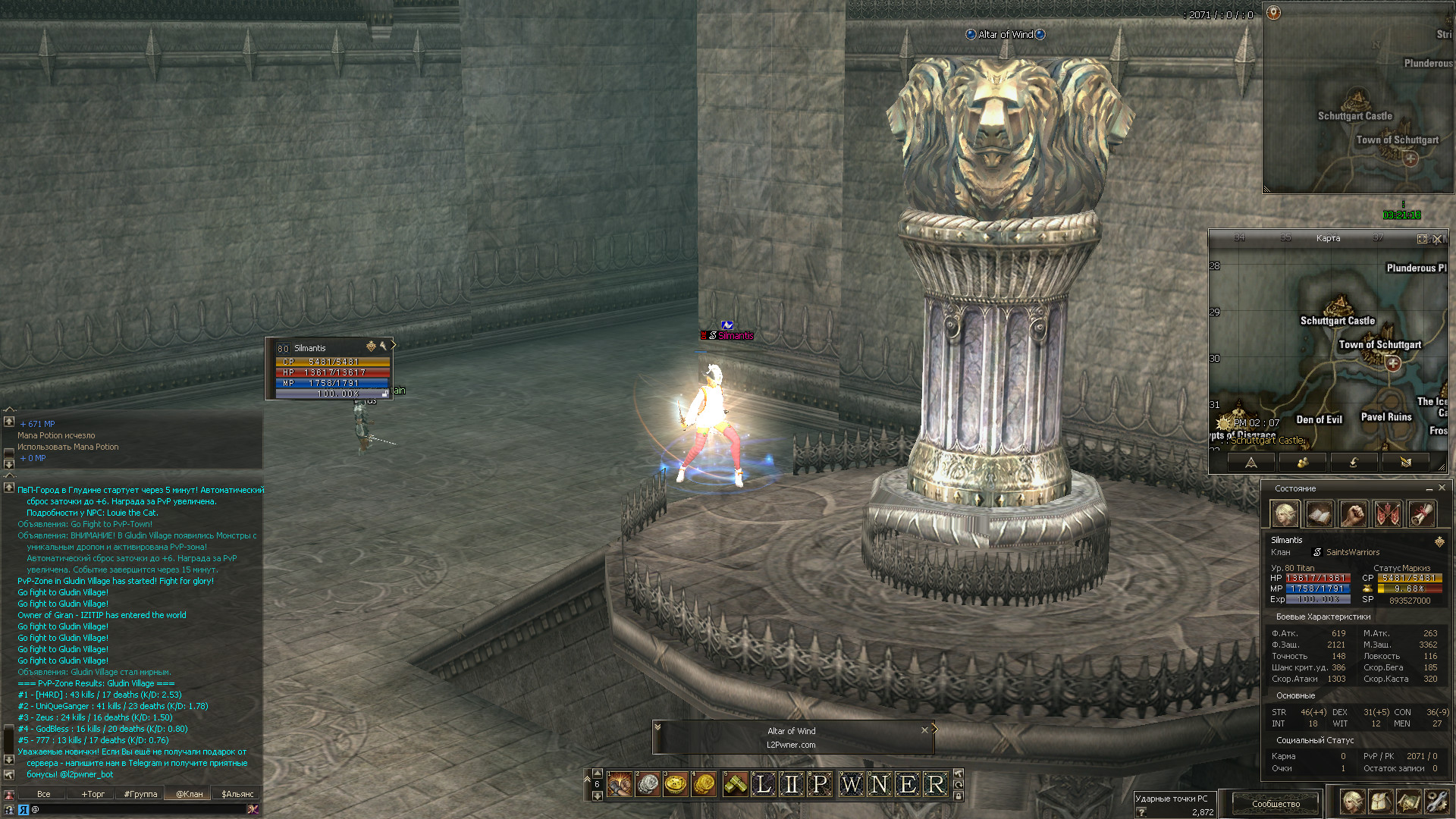1456x819 pixels.
Task: Click the party members button on the map
Action: pos(1303,462)
